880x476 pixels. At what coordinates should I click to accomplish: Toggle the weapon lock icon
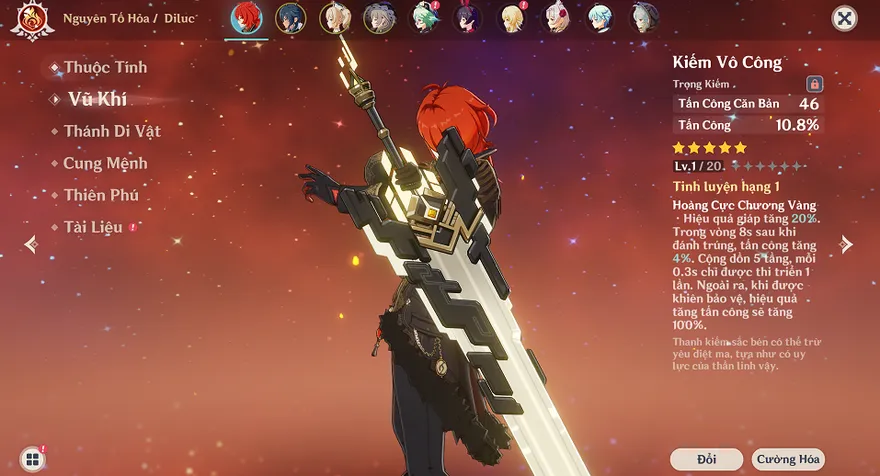click(x=814, y=85)
